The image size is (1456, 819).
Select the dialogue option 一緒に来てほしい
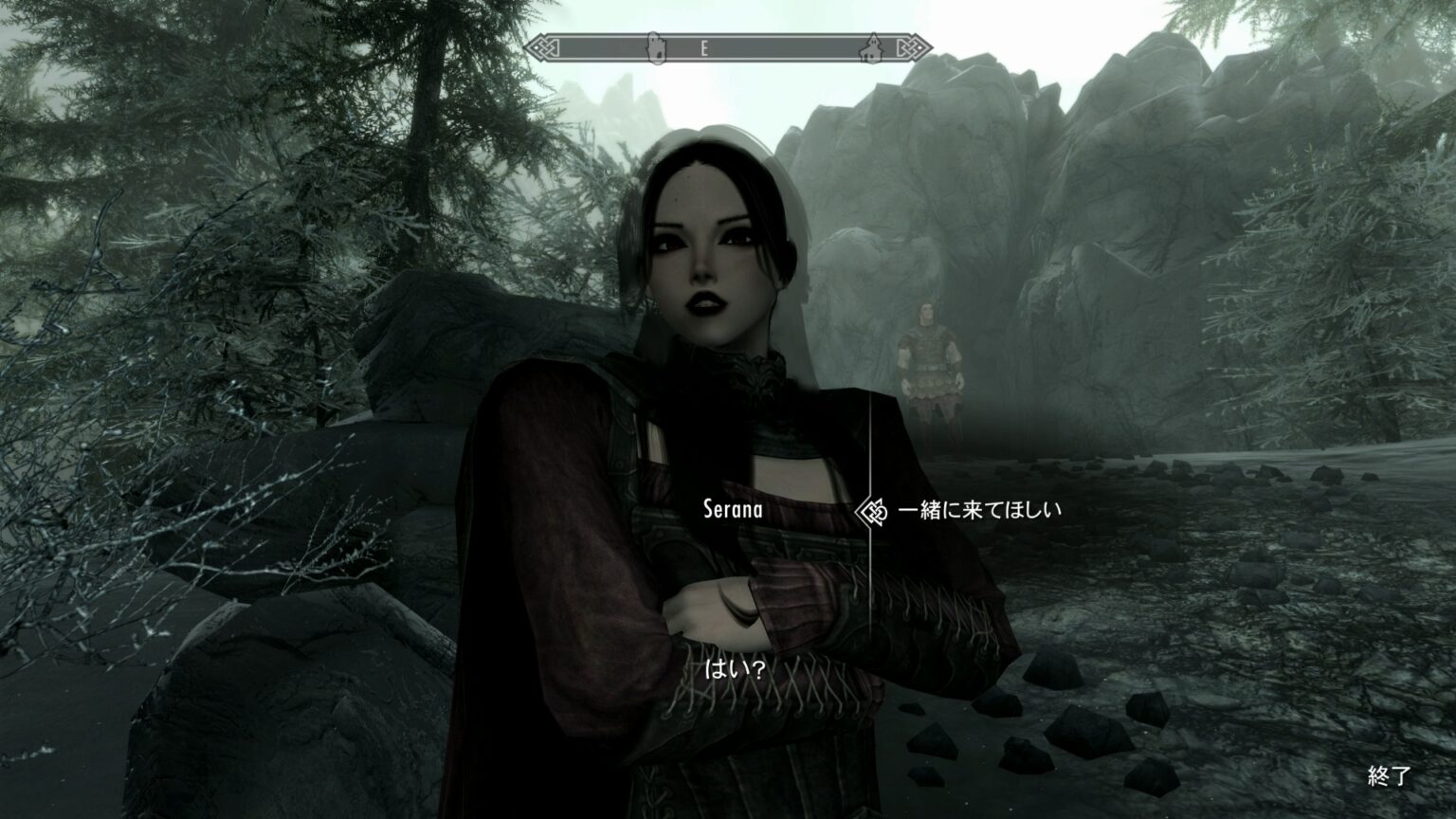(x=981, y=510)
